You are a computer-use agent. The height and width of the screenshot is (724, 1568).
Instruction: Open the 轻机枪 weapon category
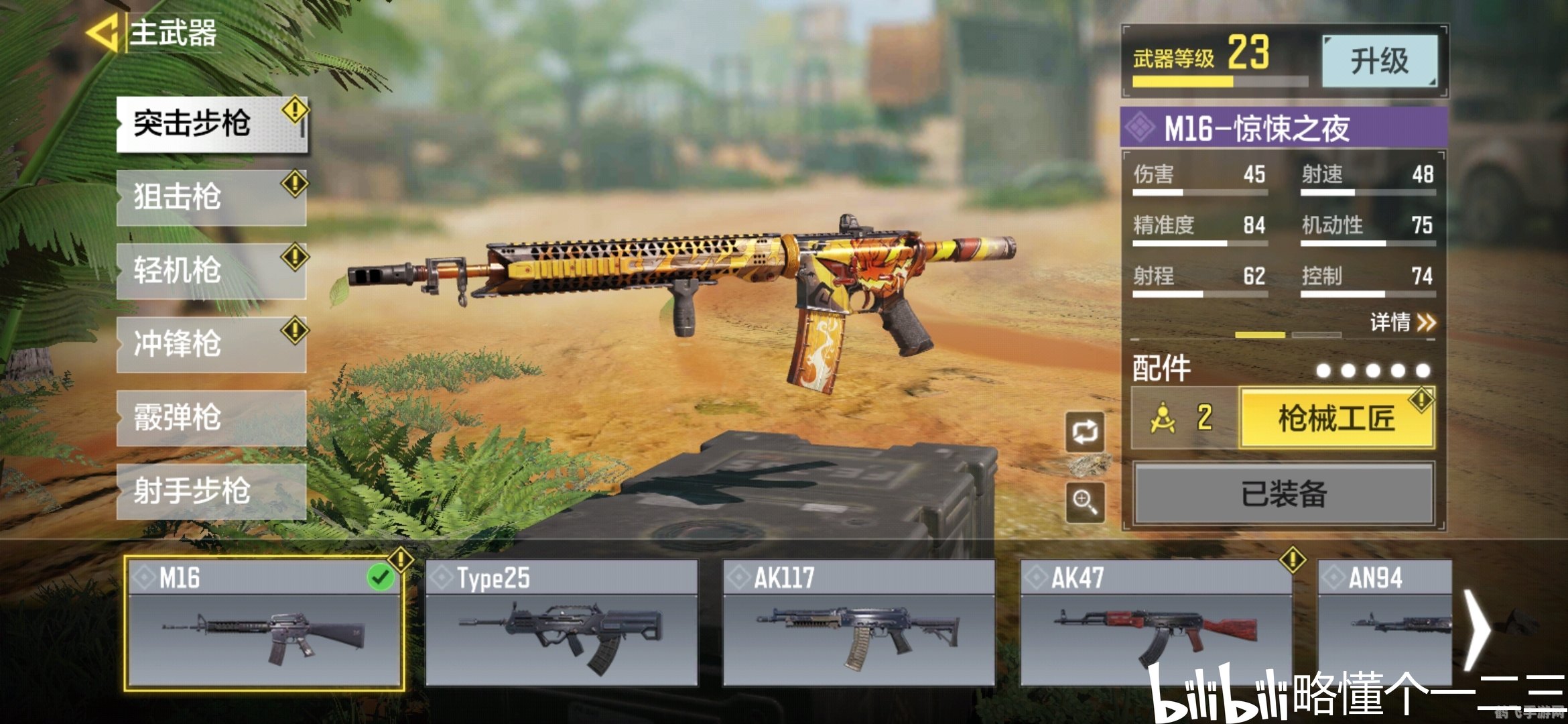[210, 271]
